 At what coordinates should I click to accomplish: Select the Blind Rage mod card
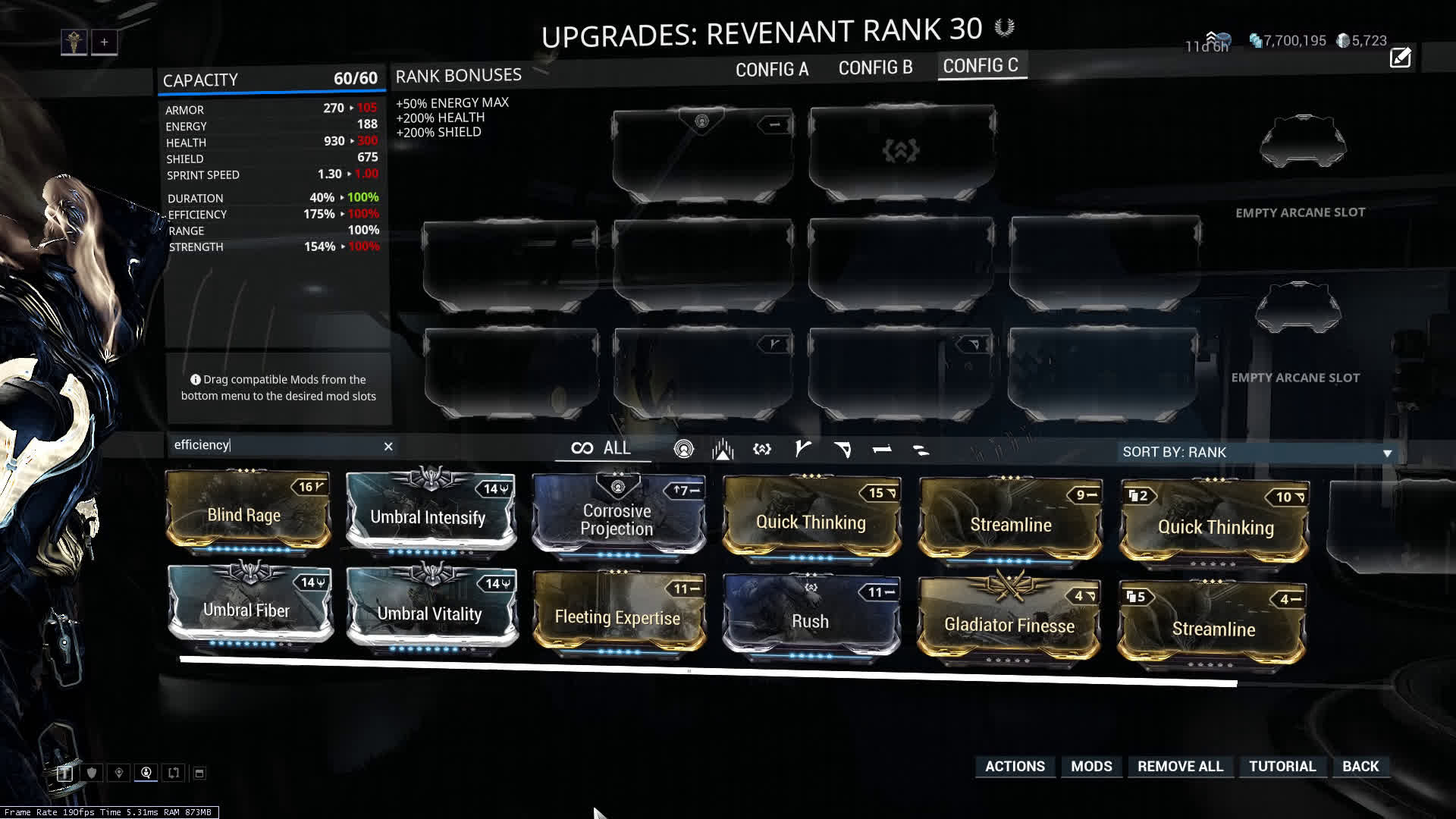pos(247,512)
